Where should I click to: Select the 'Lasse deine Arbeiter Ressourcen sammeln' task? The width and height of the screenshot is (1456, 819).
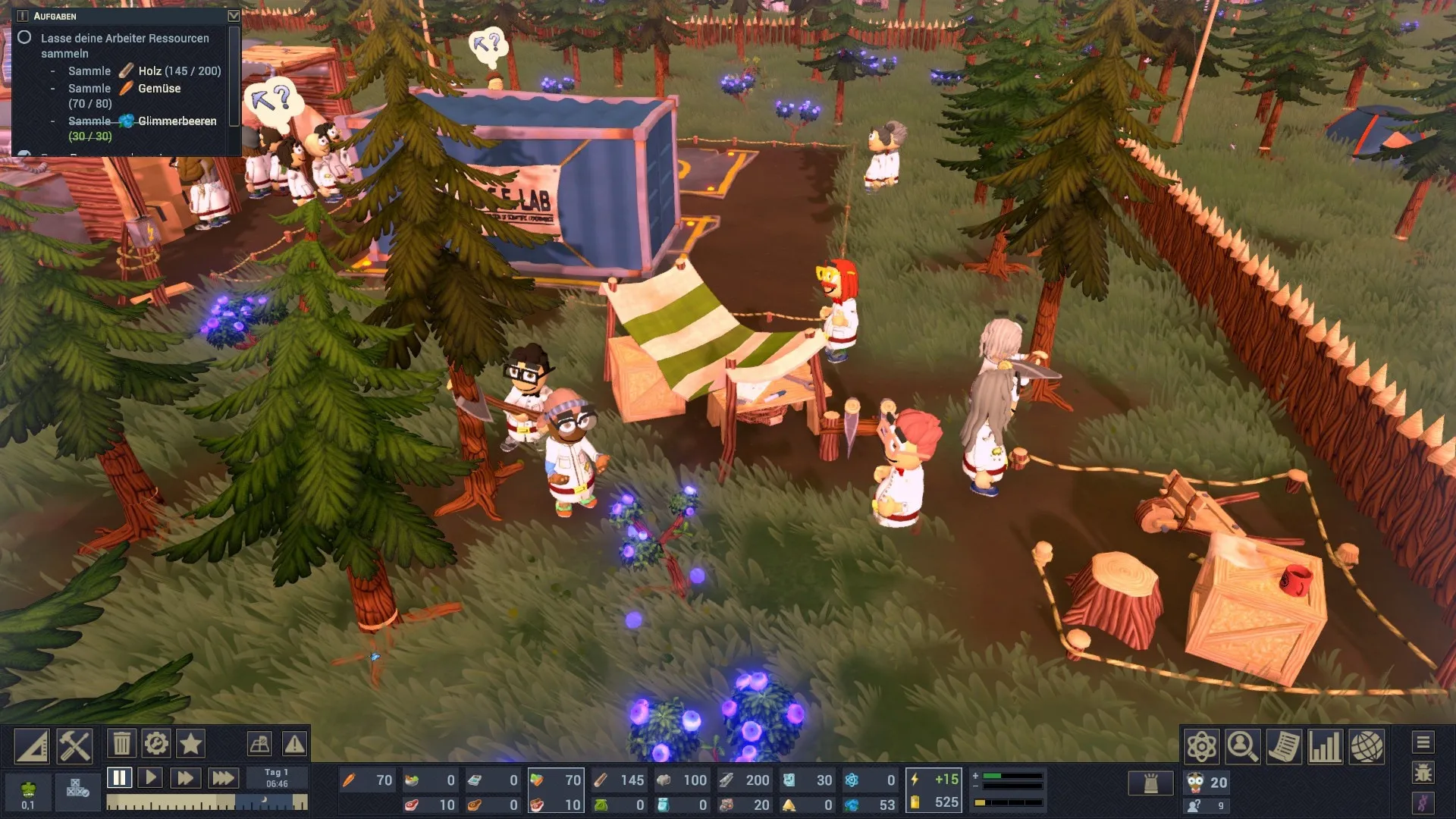click(124, 45)
